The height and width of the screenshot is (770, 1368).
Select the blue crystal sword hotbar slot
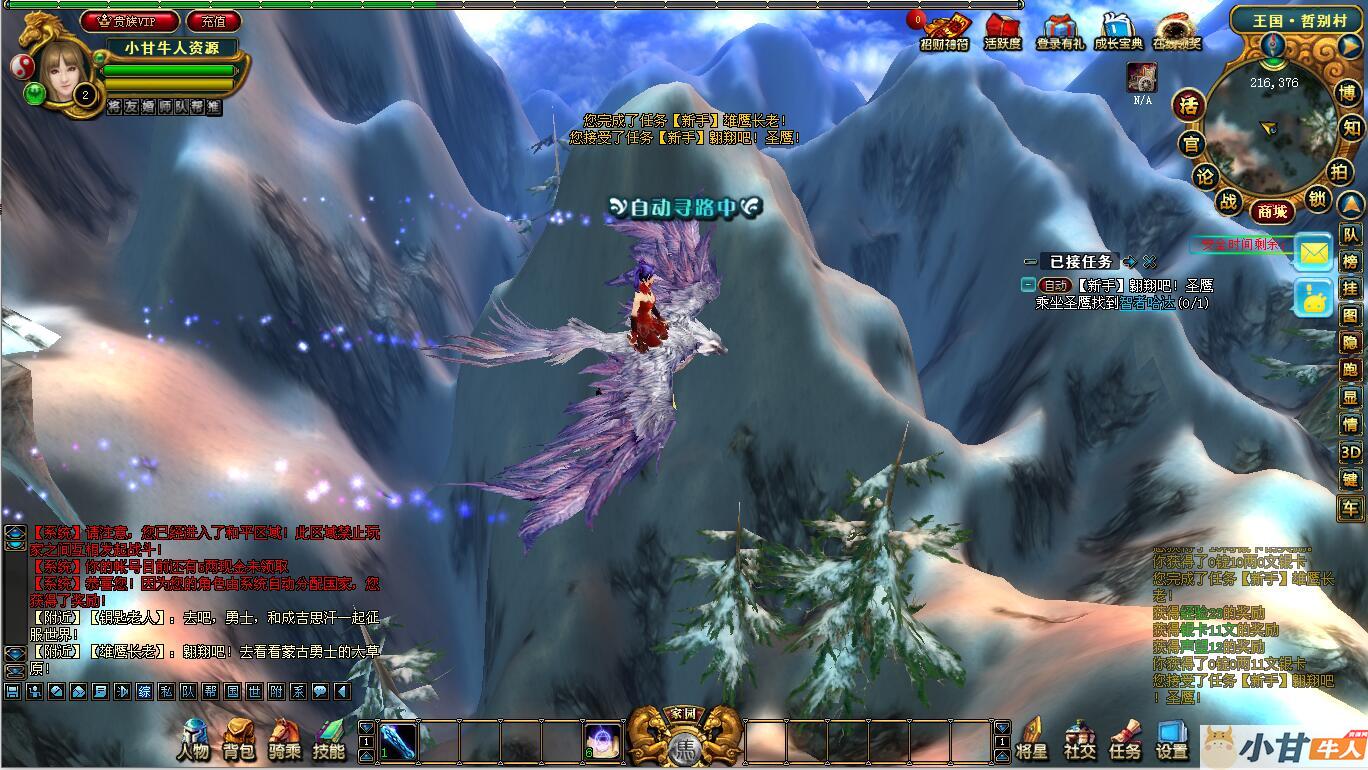pos(397,743)
